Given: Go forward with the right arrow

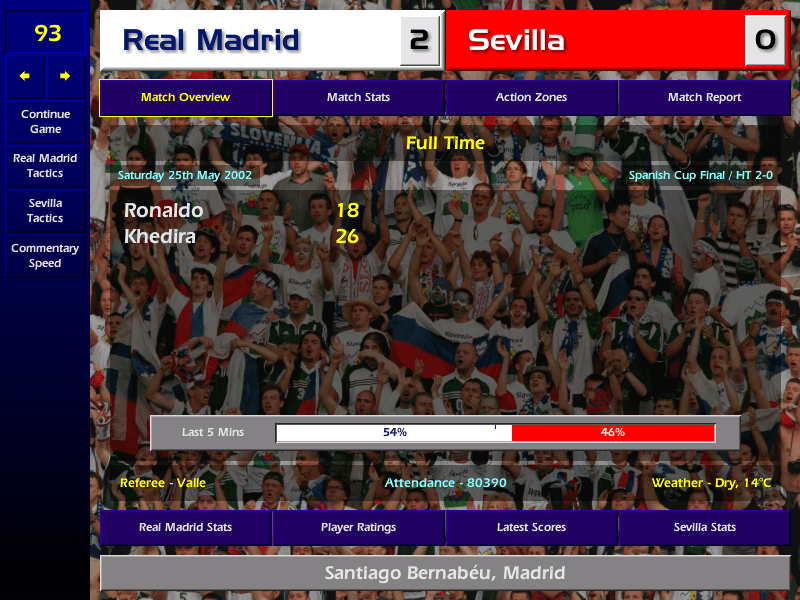Looking at the screenshot, I should [65, 76].
